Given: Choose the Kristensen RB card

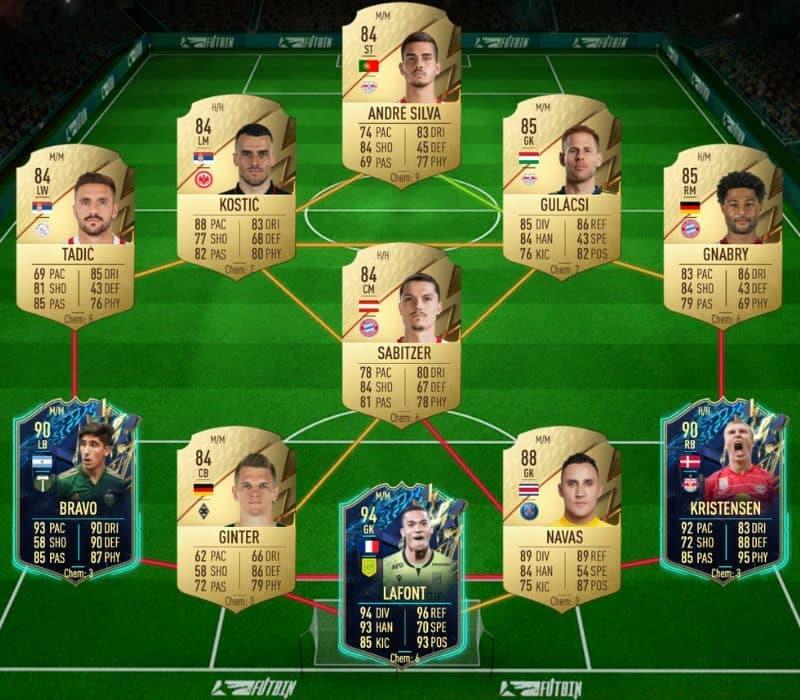Looking at the screenshot, I should coord(722,490).
